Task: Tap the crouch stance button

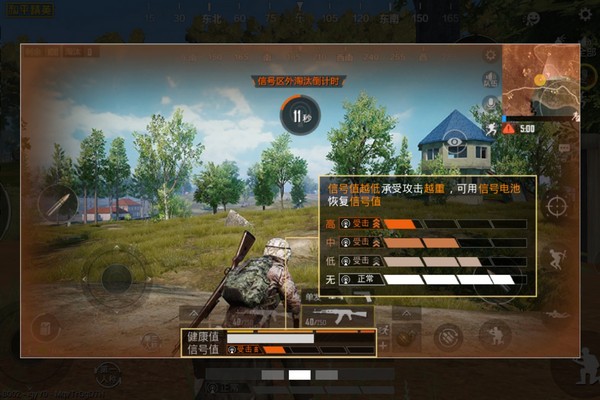Action: 494,335
